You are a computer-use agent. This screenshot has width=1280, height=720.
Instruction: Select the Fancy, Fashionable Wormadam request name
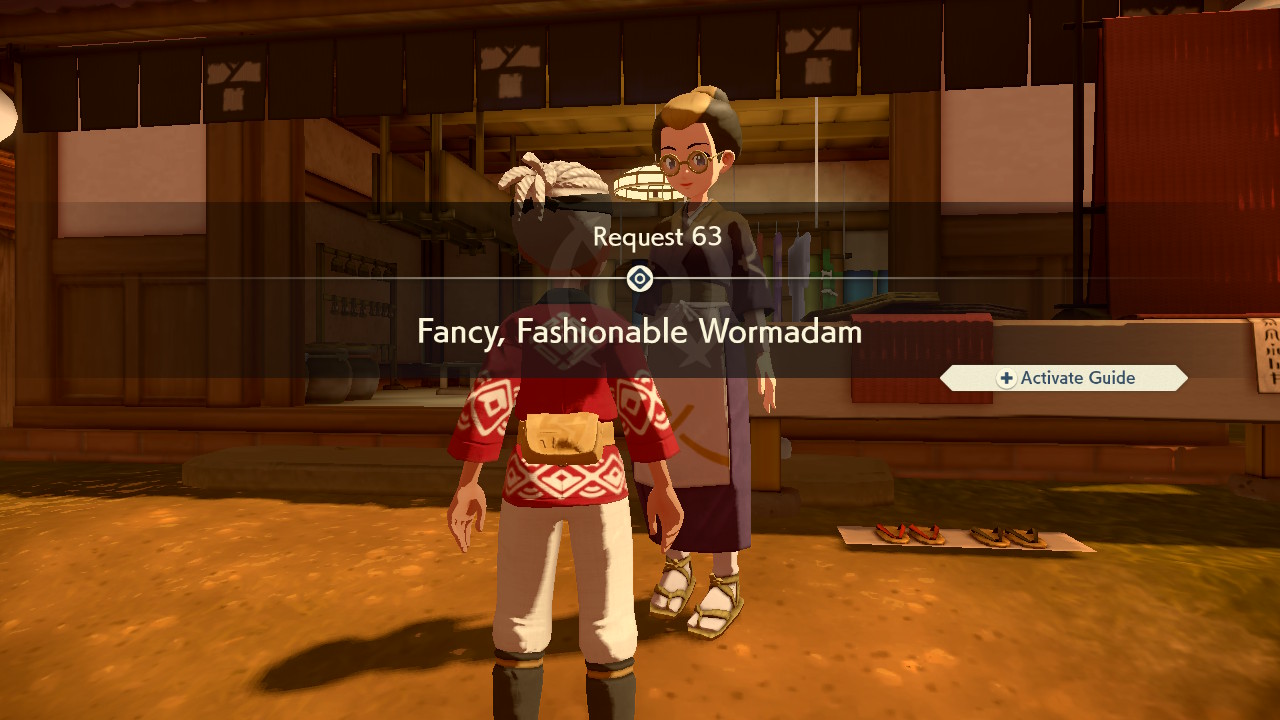640,332
